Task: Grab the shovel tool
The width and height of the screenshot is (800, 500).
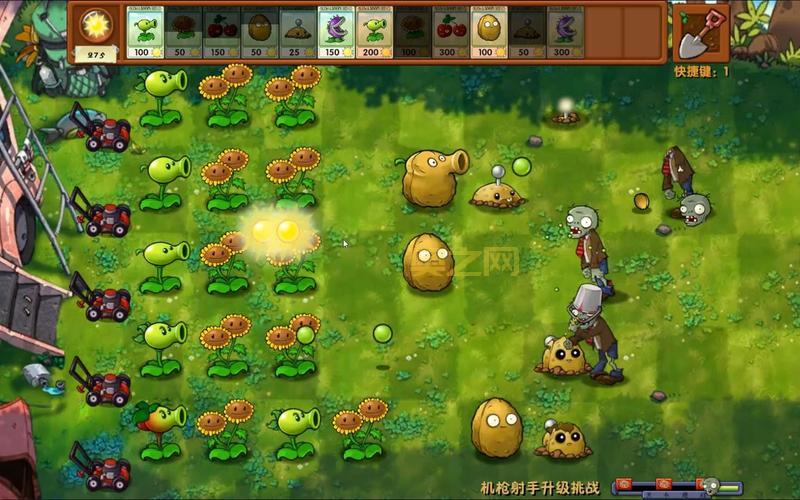Action: tap(701, 32)
